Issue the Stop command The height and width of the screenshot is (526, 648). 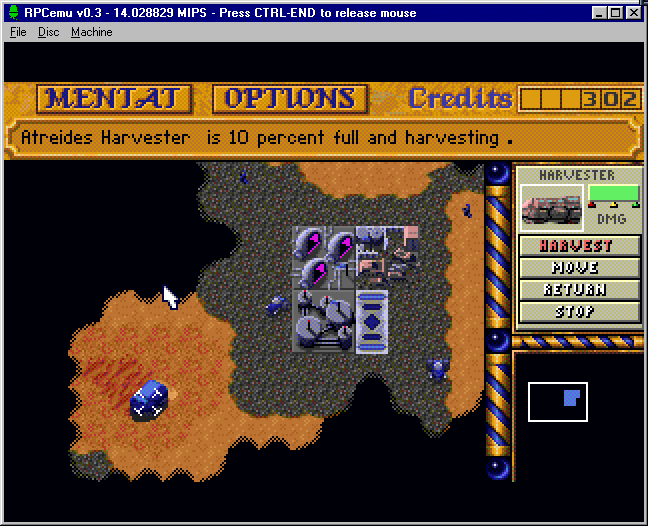pyautogui.click(x=579, y=311)
